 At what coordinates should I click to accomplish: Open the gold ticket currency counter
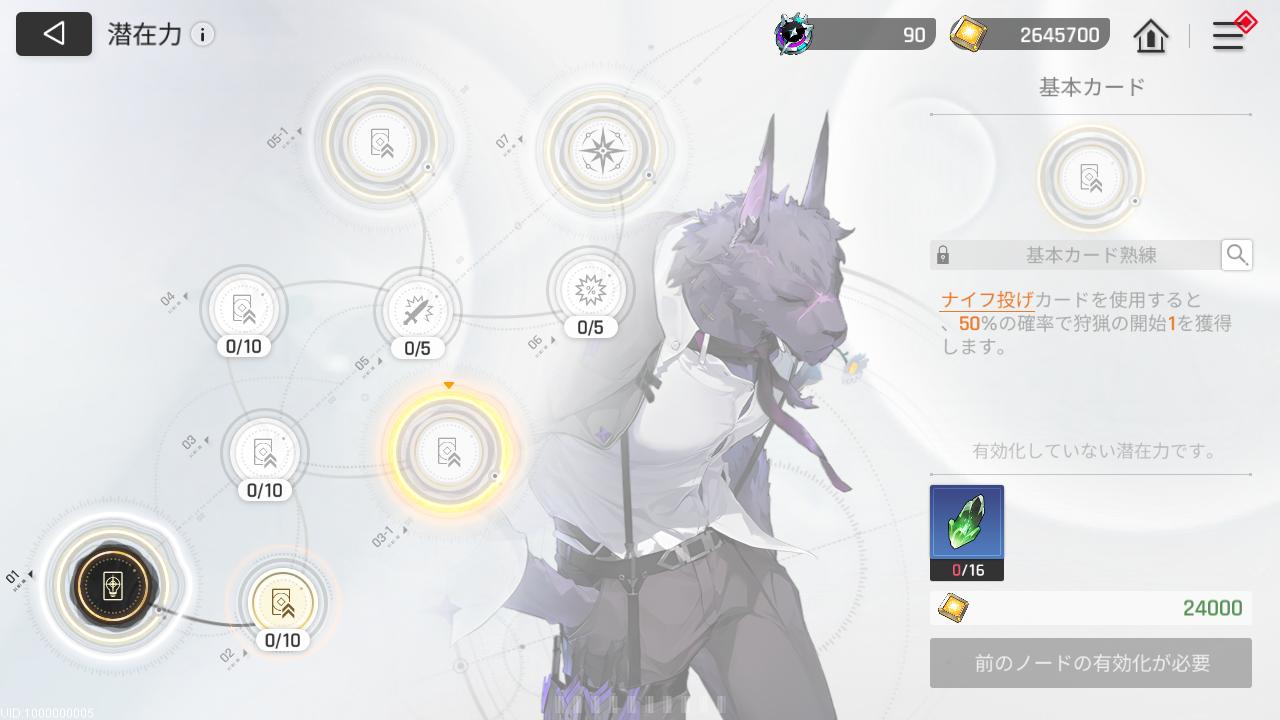[1030, 35]
